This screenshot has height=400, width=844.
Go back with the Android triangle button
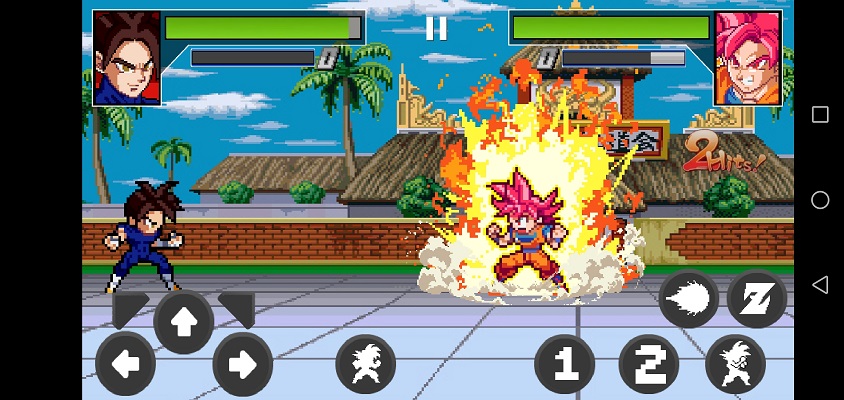[820, 286]
